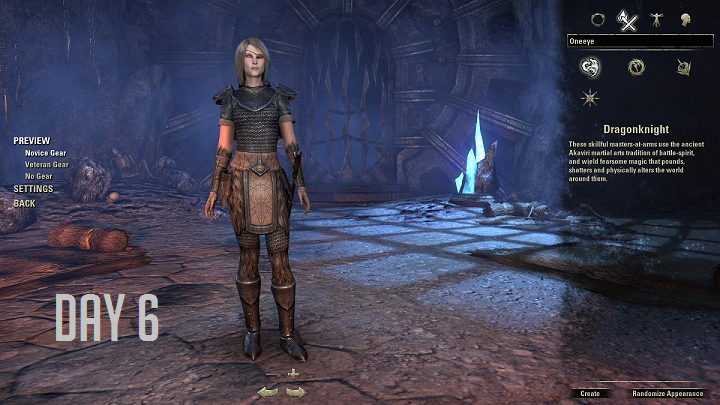Open the Settings menu entry

pyautogui.click(x=34, y=189)
